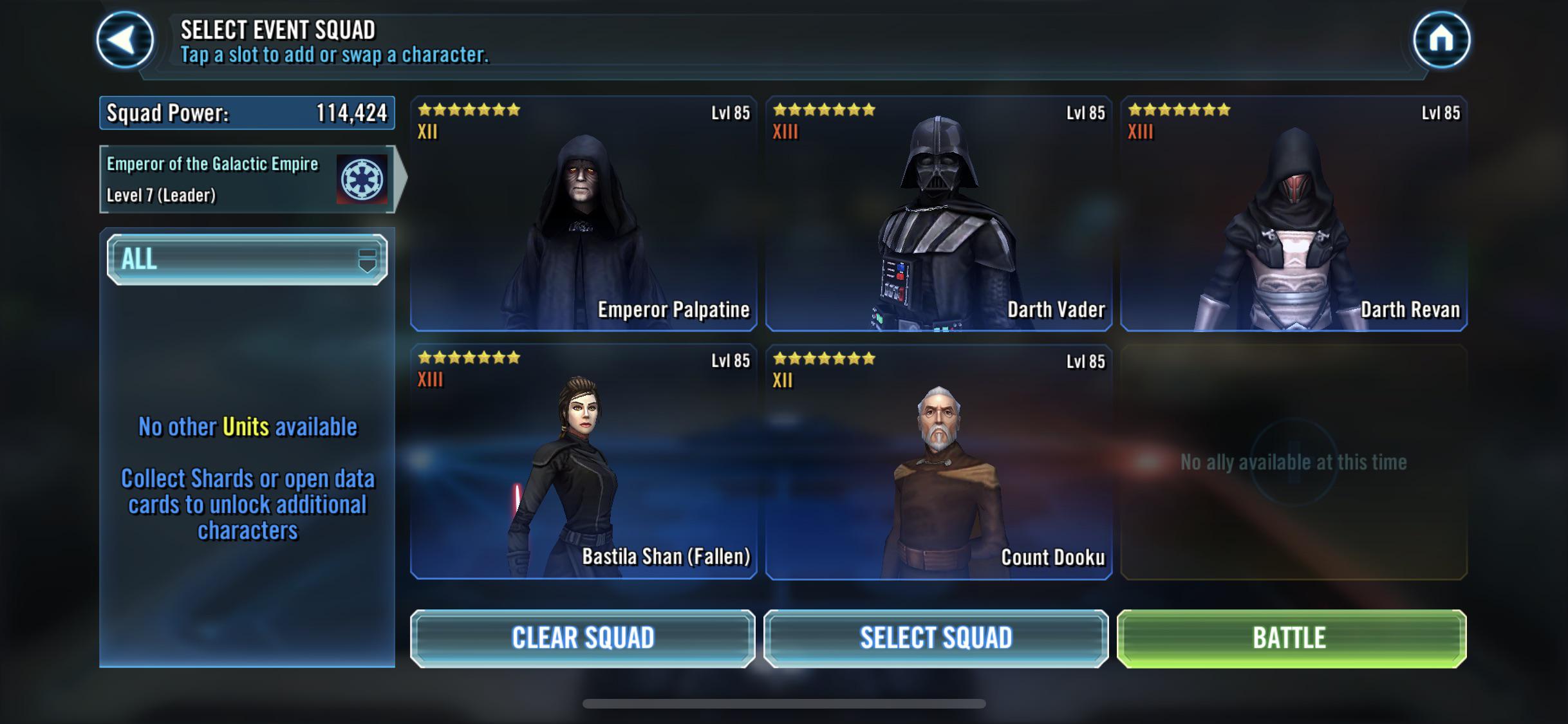Viewport: 1568px width, 724px height.
Task: Choose the Darth Revan squad slot
Action: [x=1294, y=214]
